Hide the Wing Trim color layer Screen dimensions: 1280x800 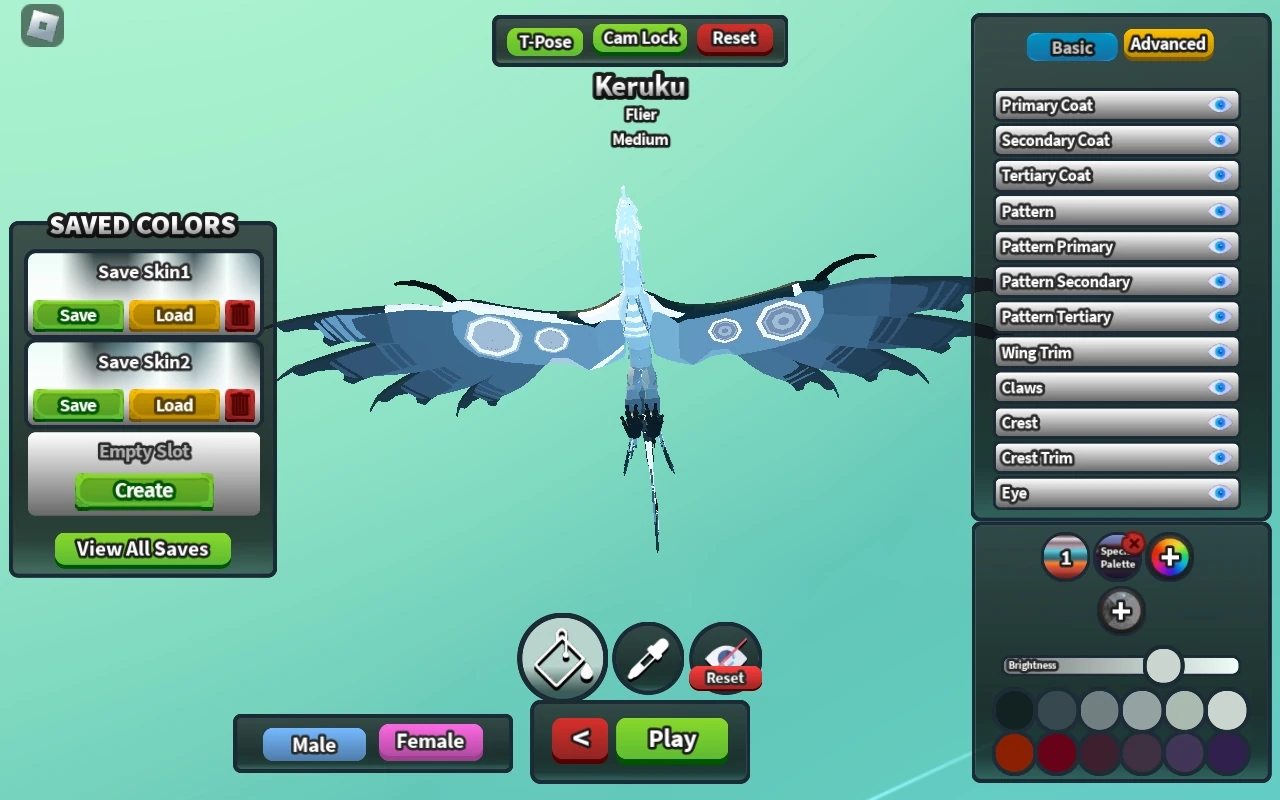click(x=1219, y=352)
